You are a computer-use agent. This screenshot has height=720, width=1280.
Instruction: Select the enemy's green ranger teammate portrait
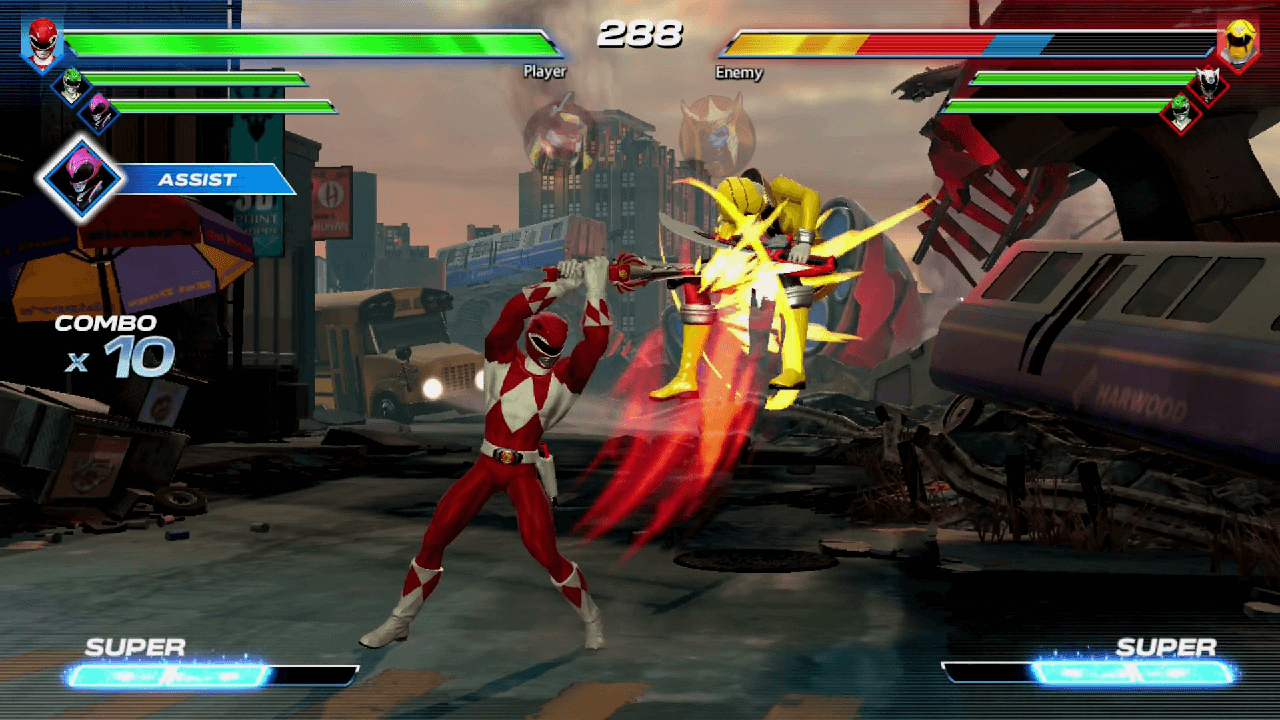click(1181, 111)
